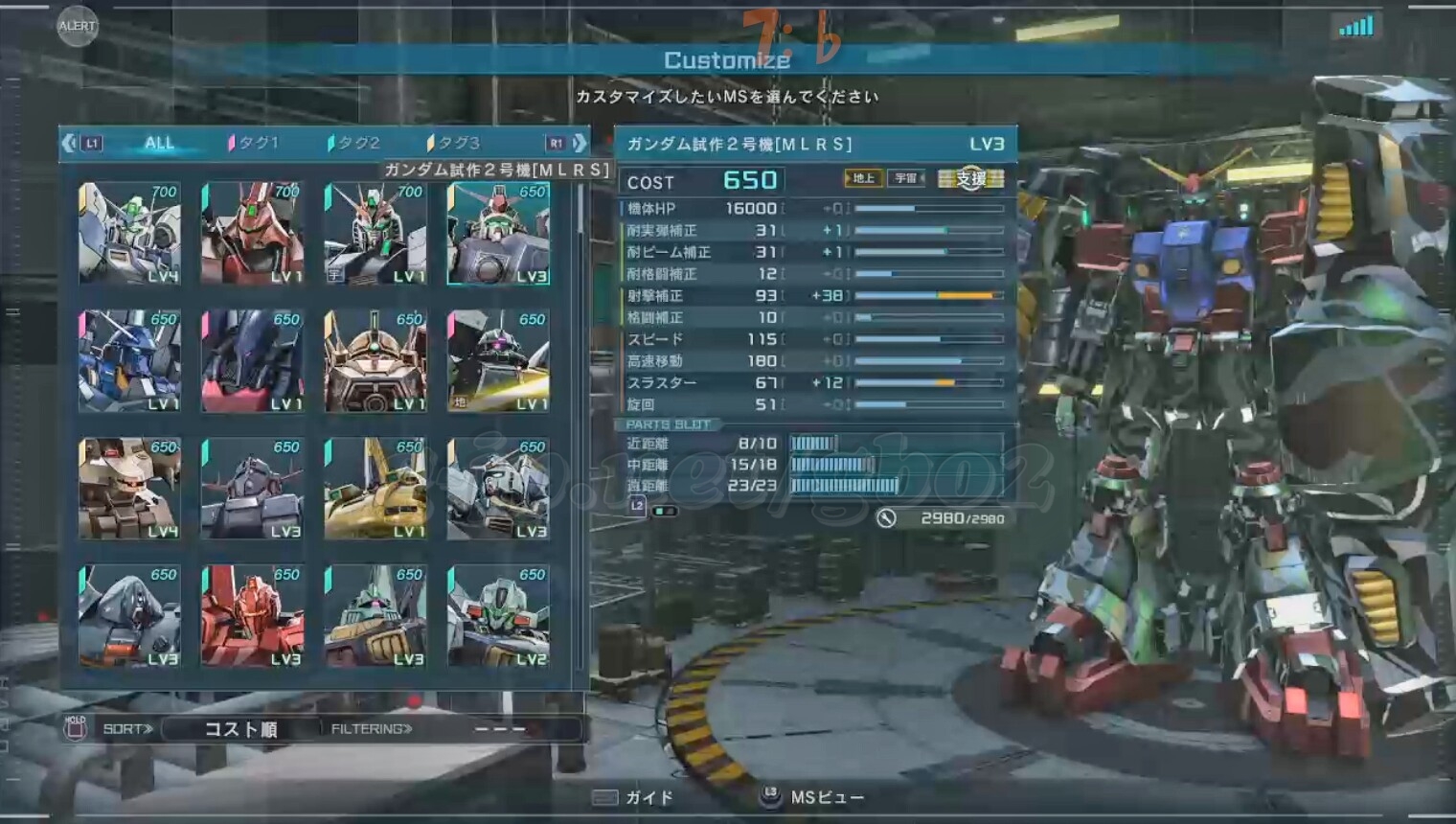Change the コスト順 sort order
1456x824 pixels.
coord(240,729)
